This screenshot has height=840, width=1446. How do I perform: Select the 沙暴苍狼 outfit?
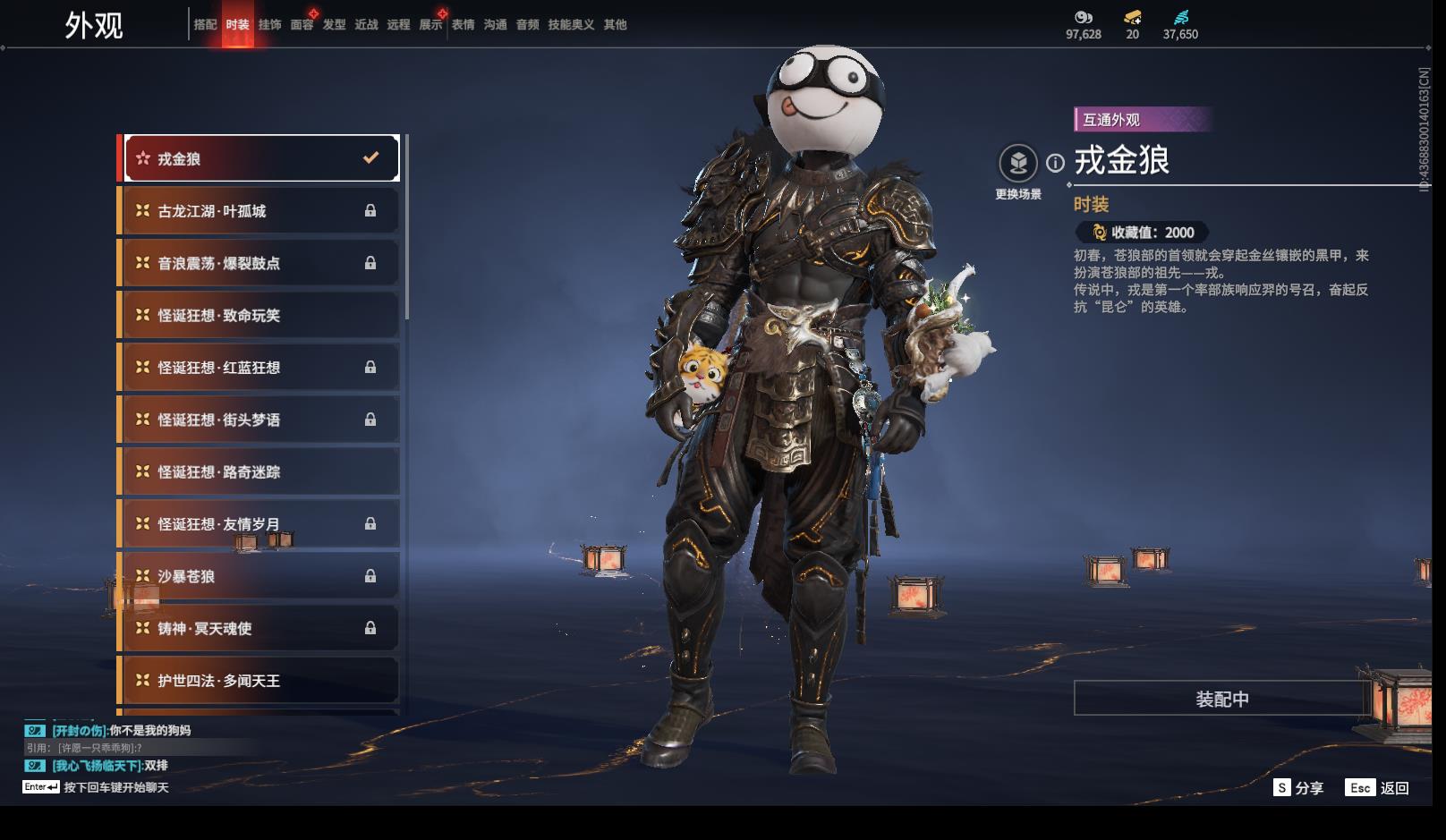[x=260, y=576]
